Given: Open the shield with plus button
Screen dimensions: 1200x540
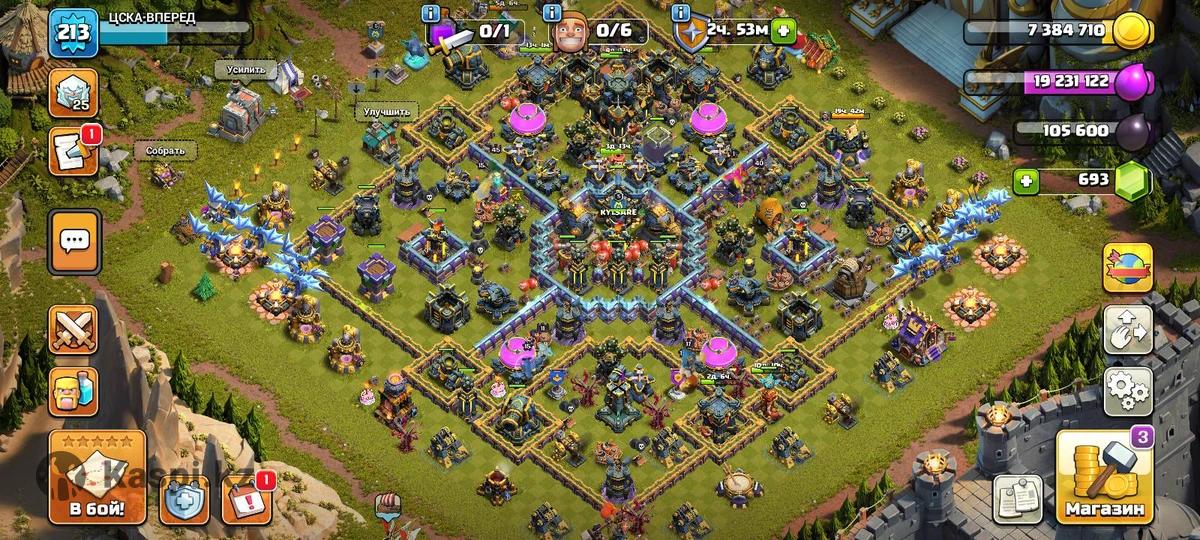Looking at the screenshot, I should tap(184, 499).
